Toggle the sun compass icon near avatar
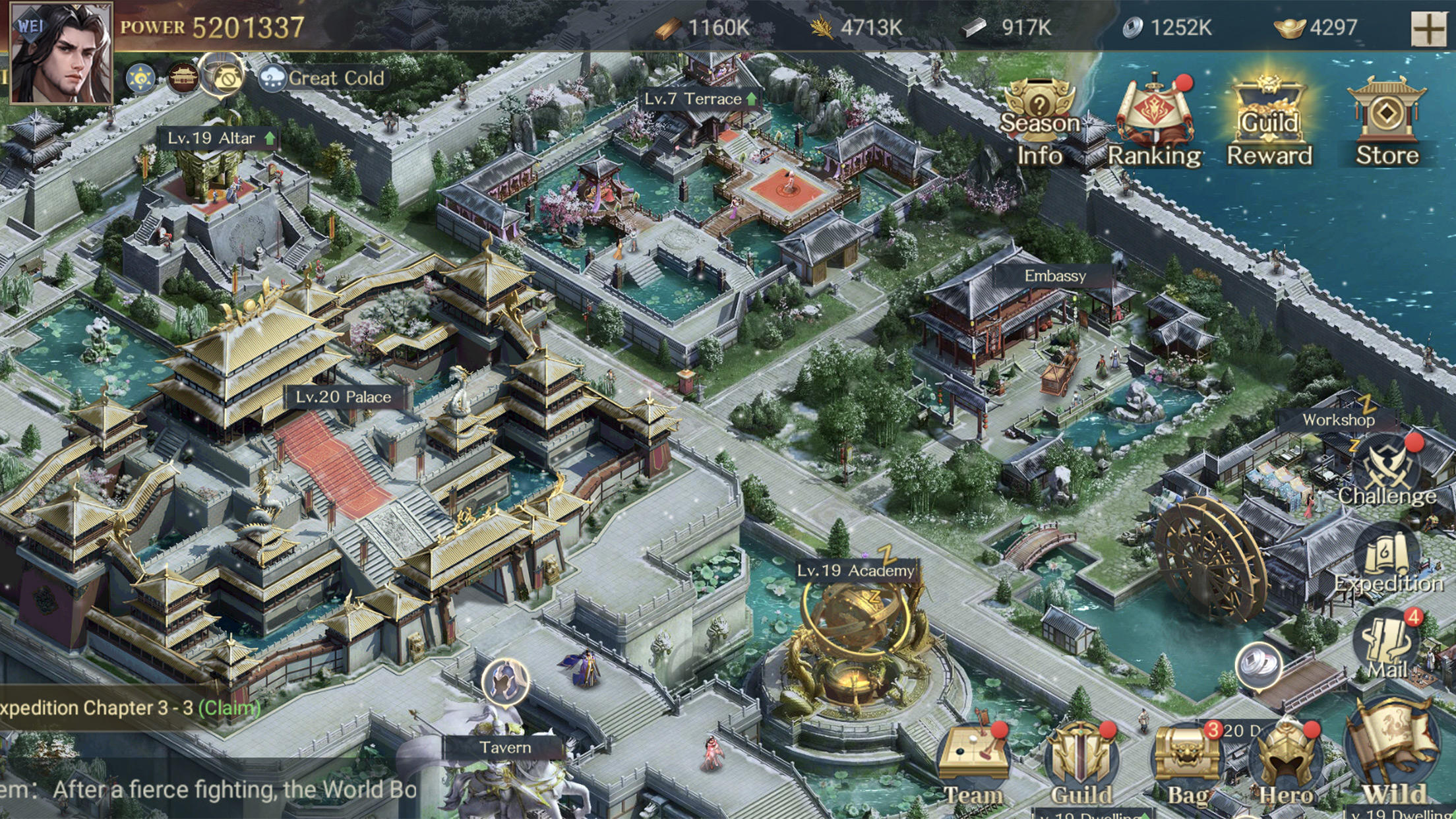1456x819 pixels. (138, 76)
